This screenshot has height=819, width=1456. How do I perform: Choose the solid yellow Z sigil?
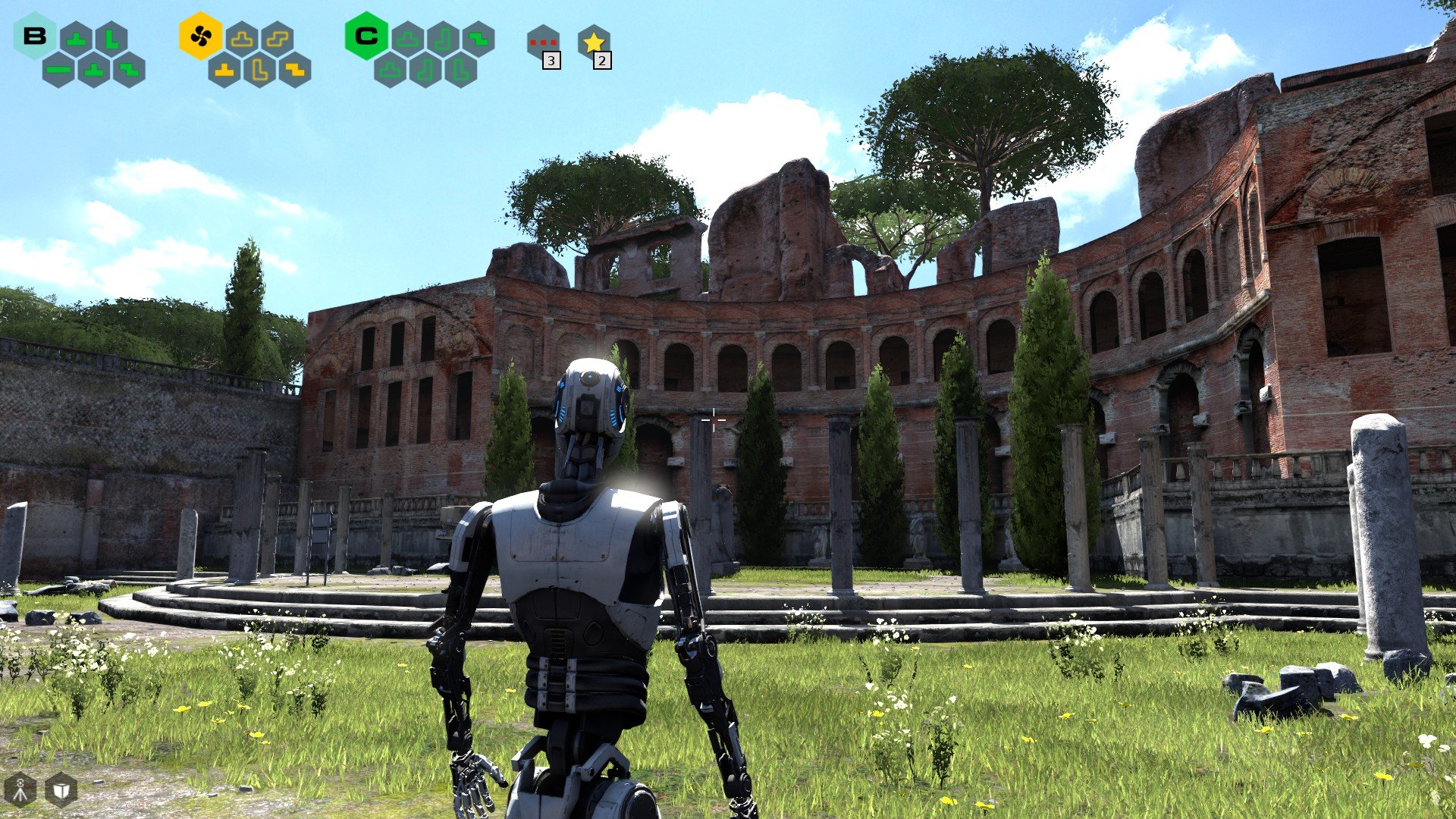294,71
